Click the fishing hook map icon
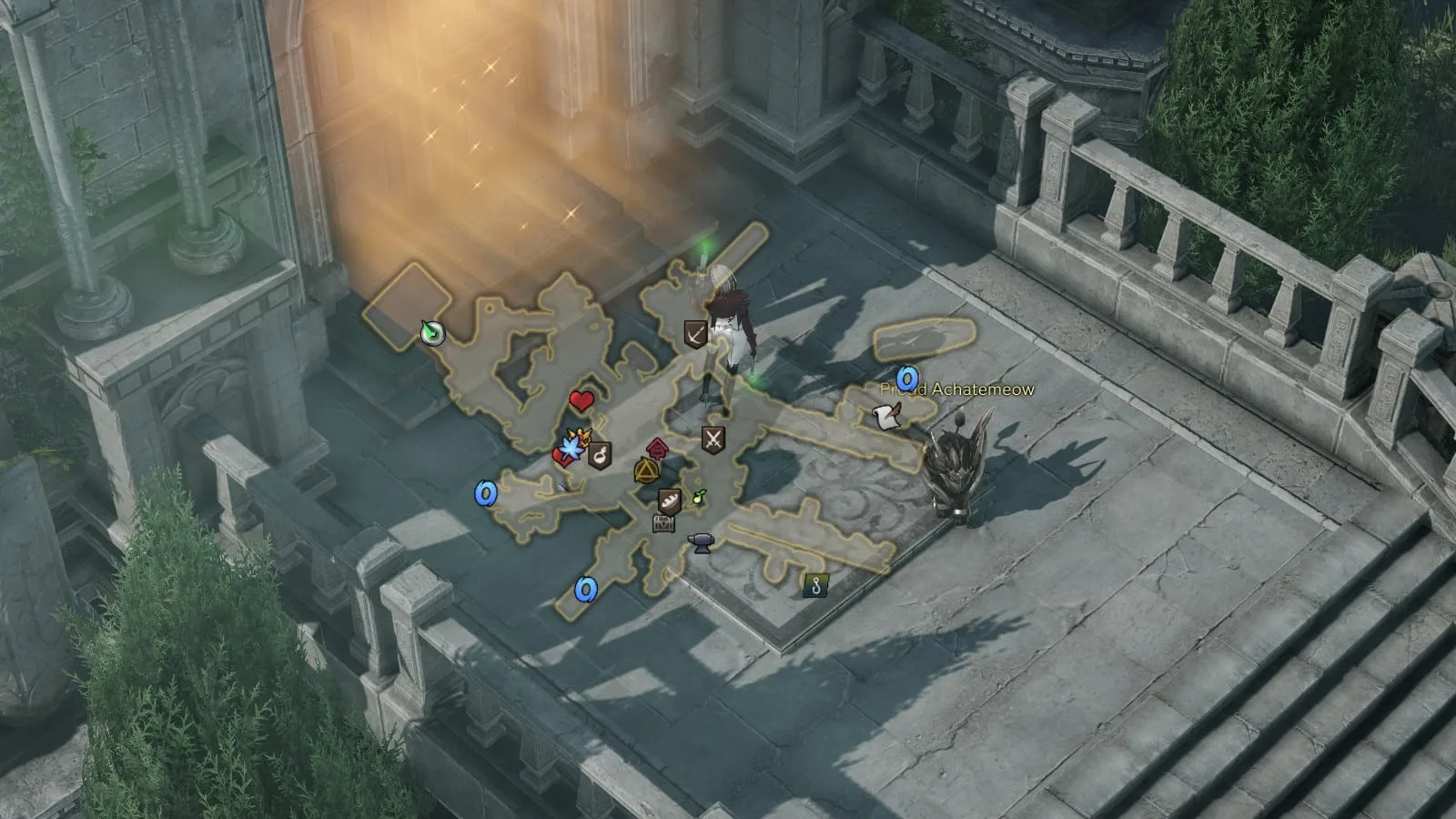This screenshot has width=1456, height=819. coord(815,586)
